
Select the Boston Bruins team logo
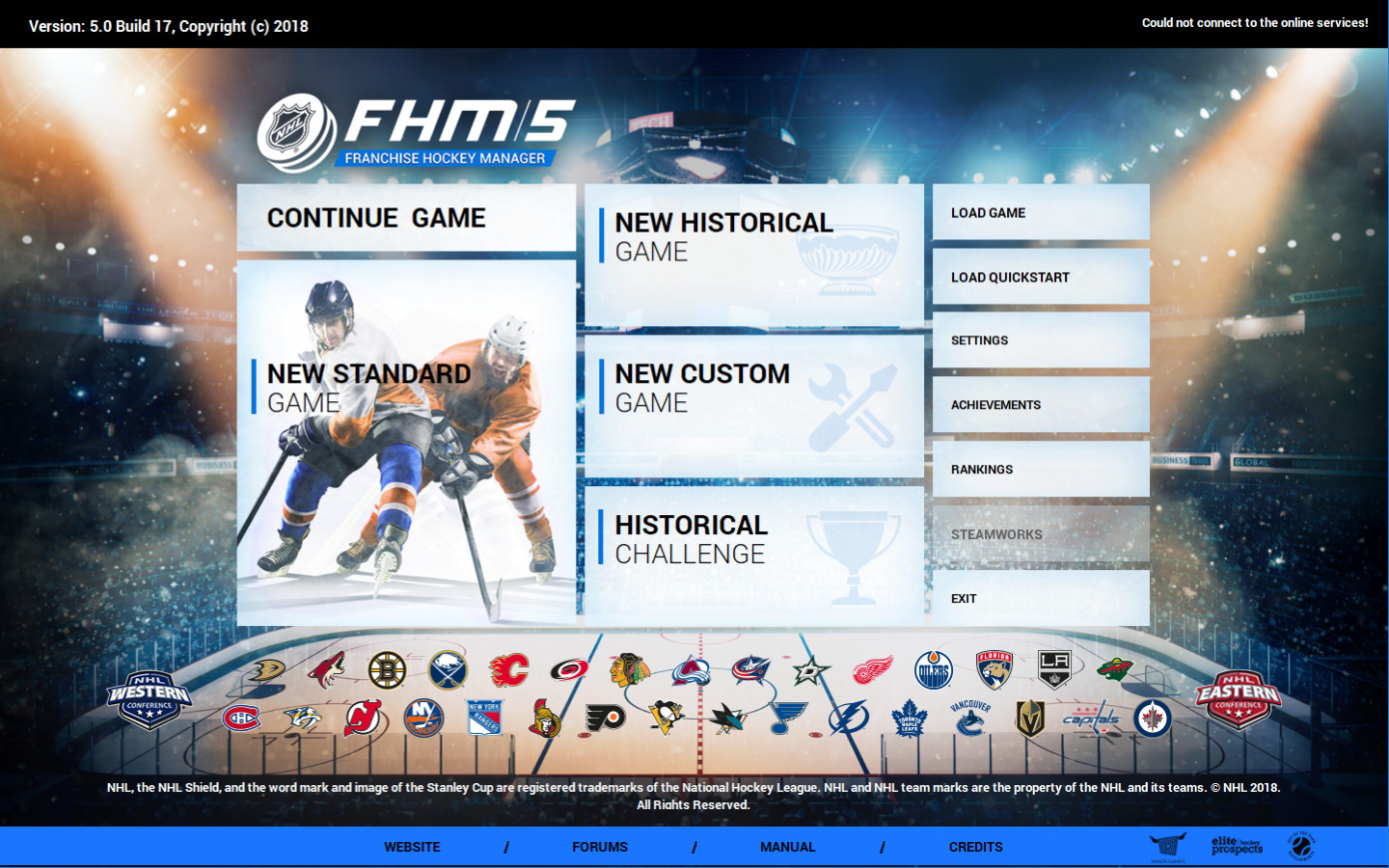388,670
